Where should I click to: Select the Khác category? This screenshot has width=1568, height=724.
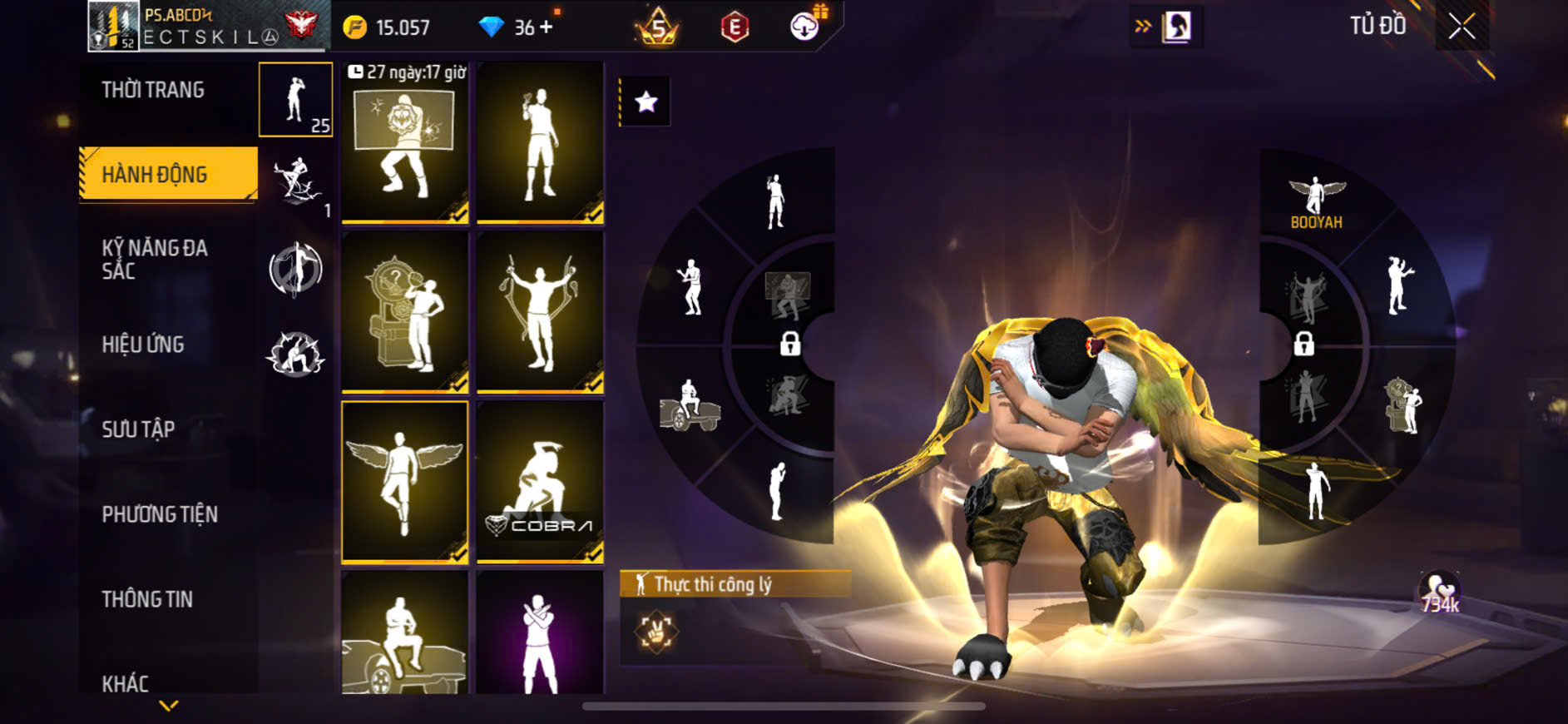[126, 683]
